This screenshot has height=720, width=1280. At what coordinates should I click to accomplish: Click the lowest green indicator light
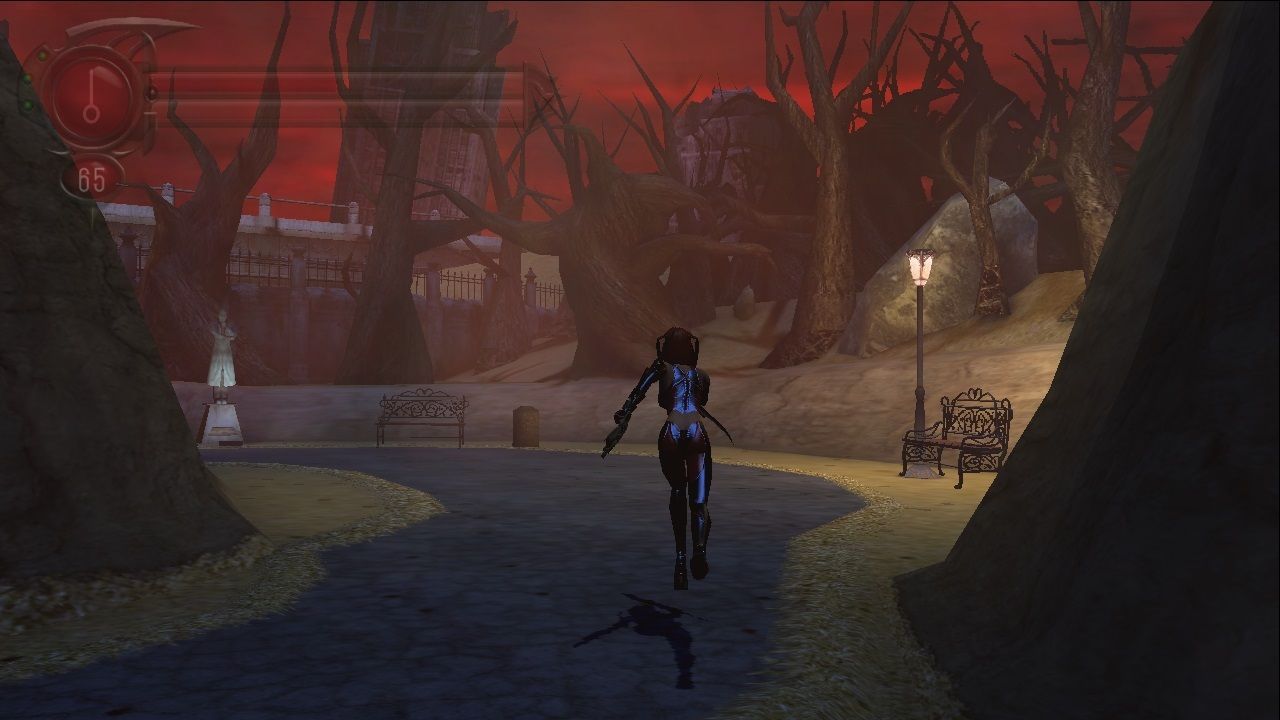(x=28, y=104)
